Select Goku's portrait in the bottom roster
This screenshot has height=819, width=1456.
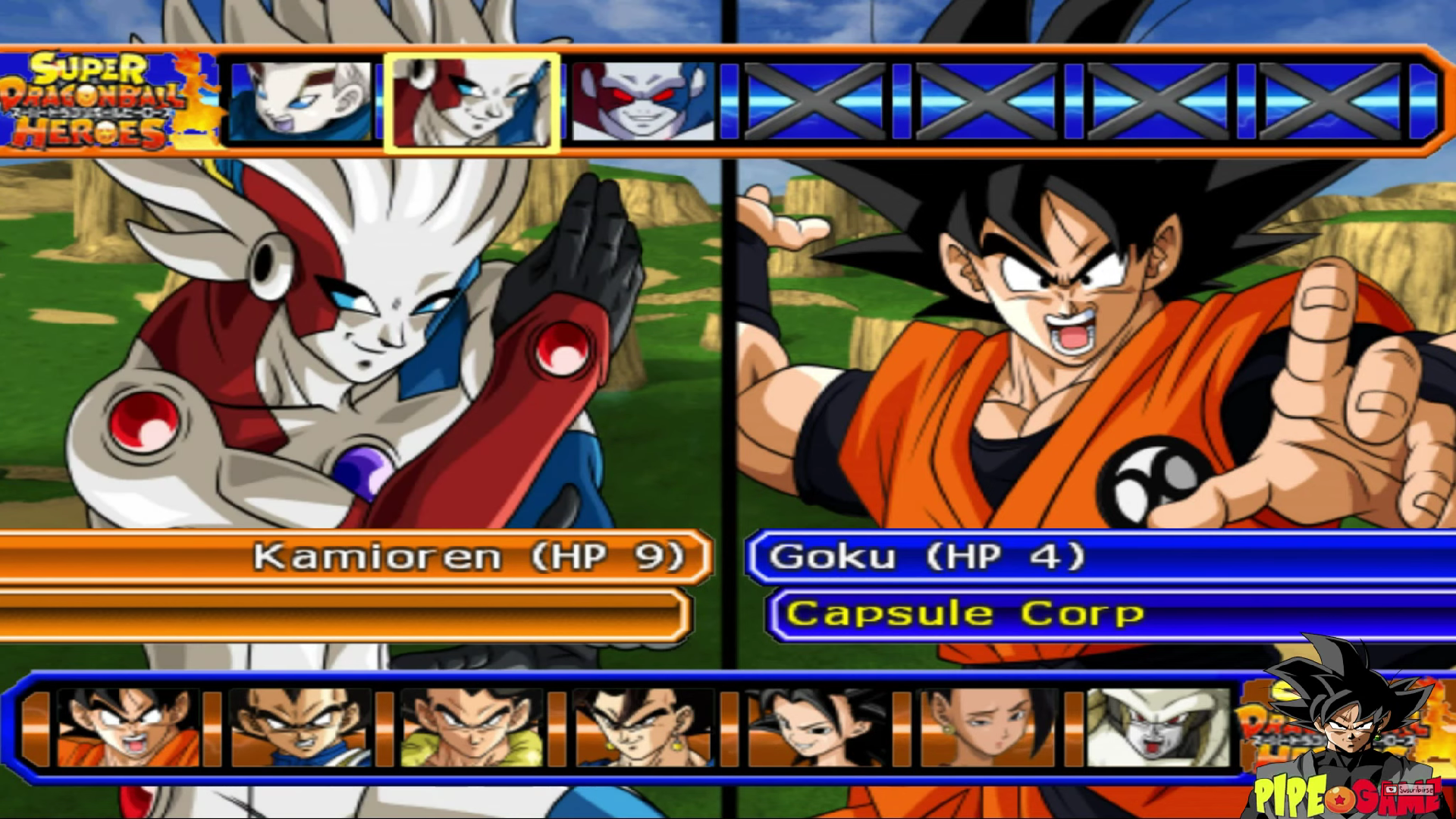pyautogui.click(x=129, y=728)
